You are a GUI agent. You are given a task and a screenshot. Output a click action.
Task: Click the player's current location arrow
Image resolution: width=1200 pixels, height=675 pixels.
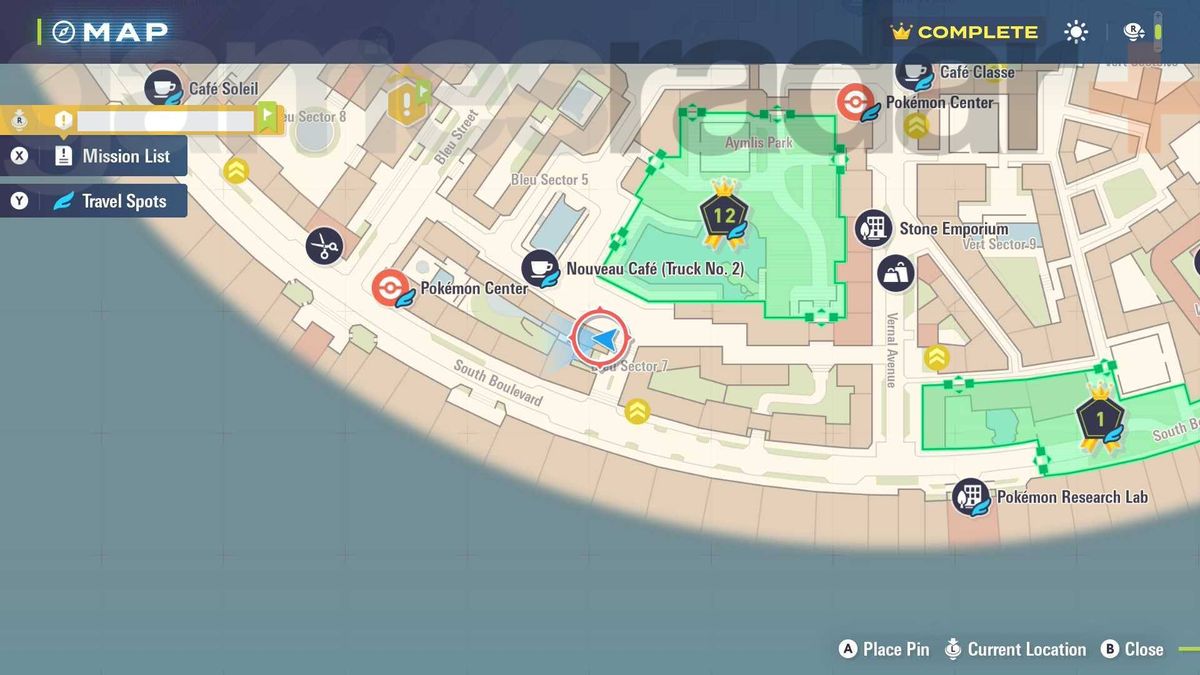point(600,338)
